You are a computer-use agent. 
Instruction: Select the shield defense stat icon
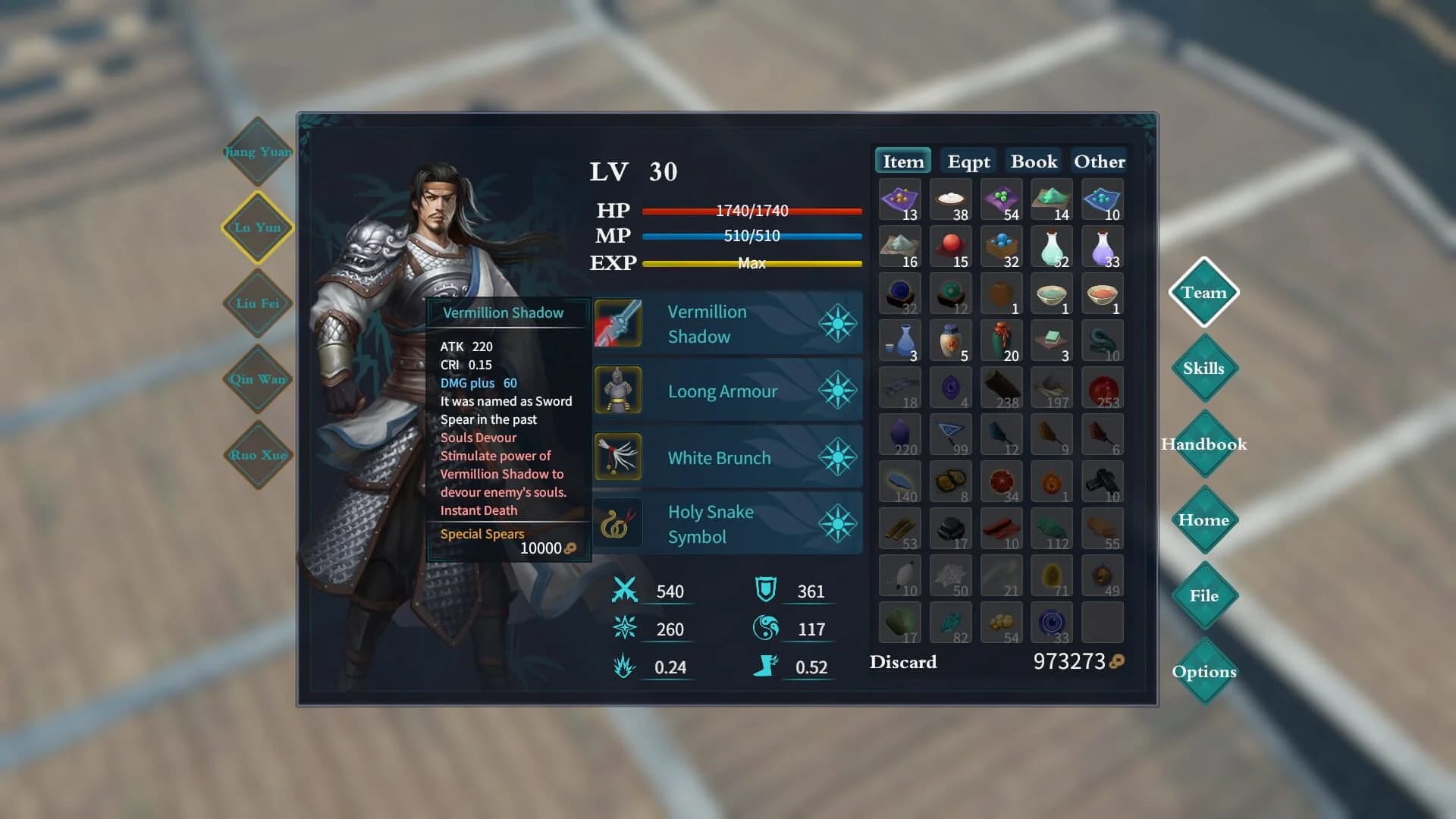[766, 591]
